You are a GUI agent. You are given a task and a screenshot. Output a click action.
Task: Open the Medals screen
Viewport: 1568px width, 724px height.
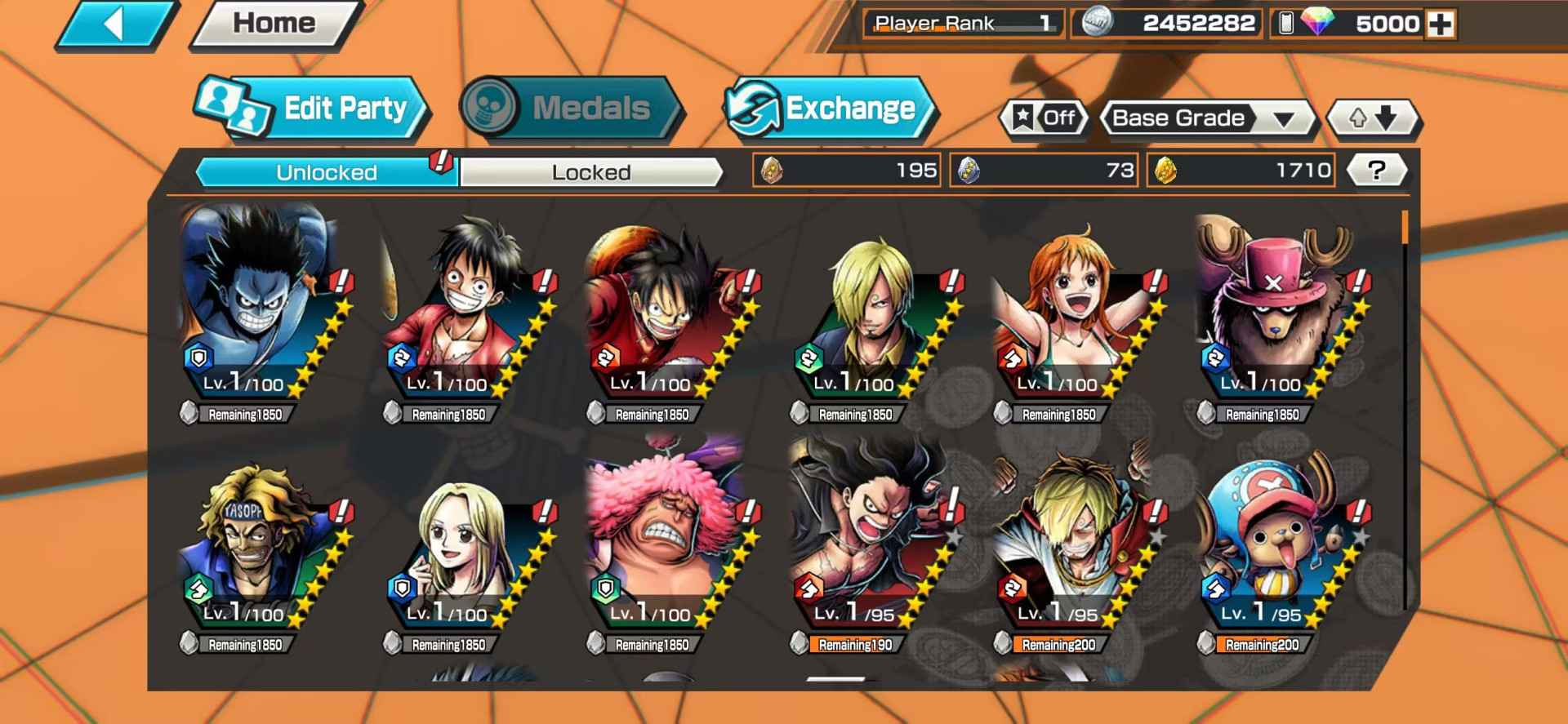[572, 108]
